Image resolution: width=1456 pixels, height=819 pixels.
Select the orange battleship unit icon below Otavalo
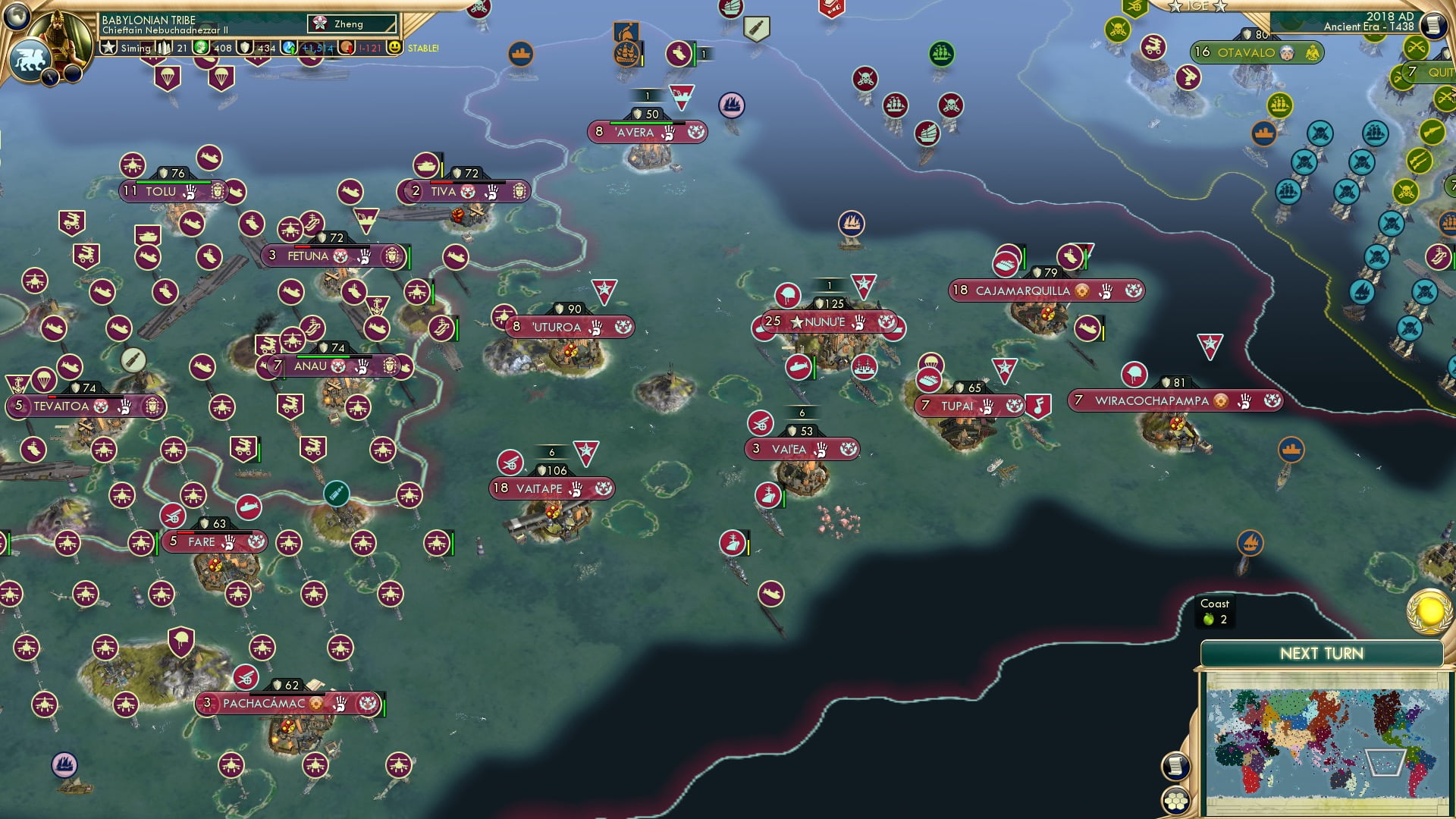tap(1263, 133)
